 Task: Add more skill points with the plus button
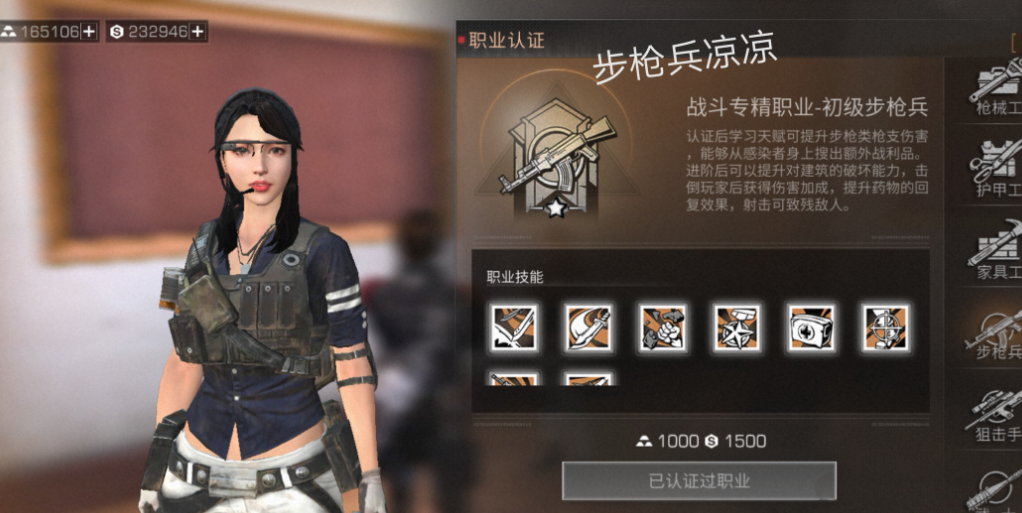(x=89, y=31)
